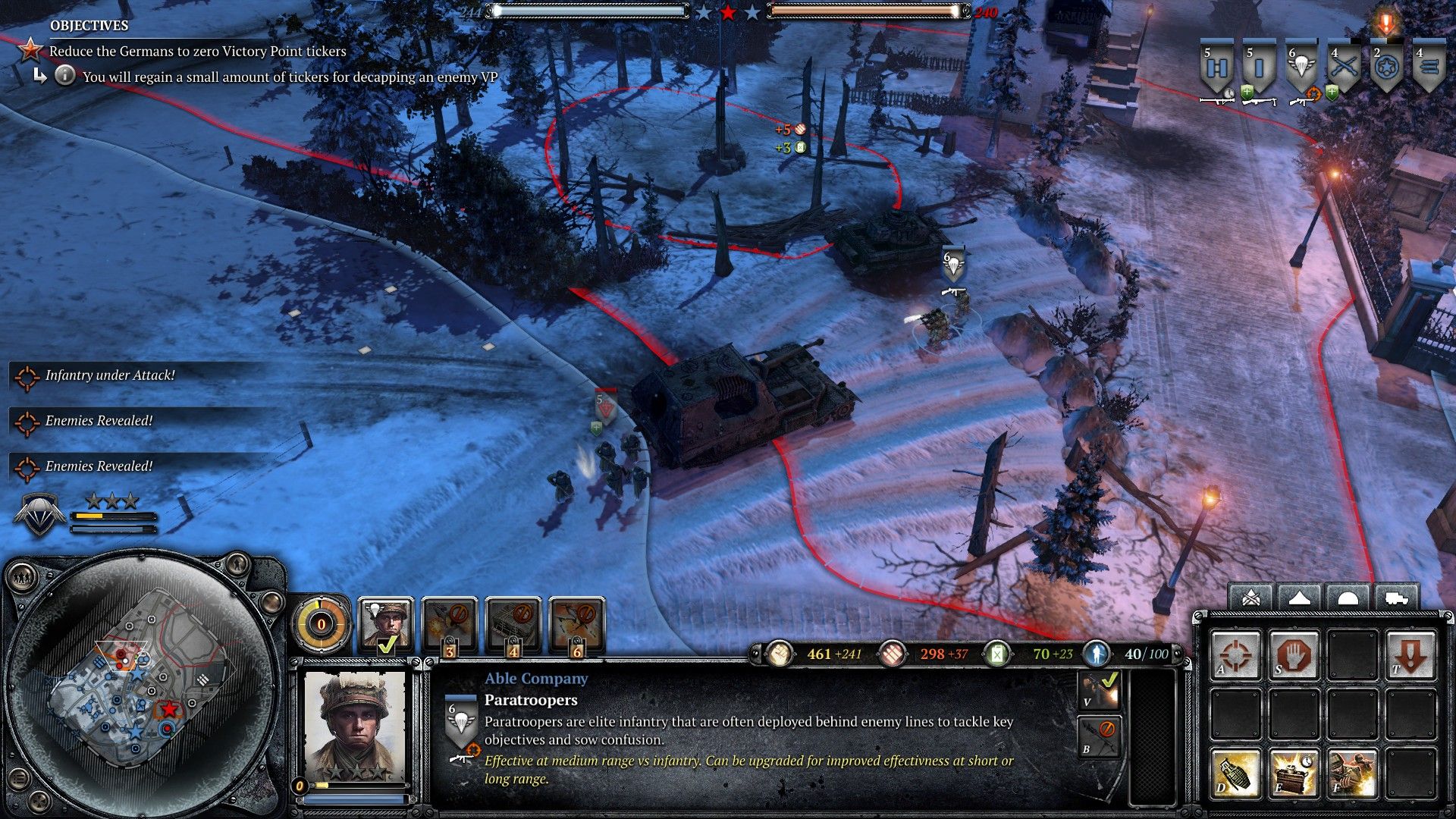Order a retreat with the red arrow
This screenshot has height=819, width=1456.
(x=1410, y=654)
